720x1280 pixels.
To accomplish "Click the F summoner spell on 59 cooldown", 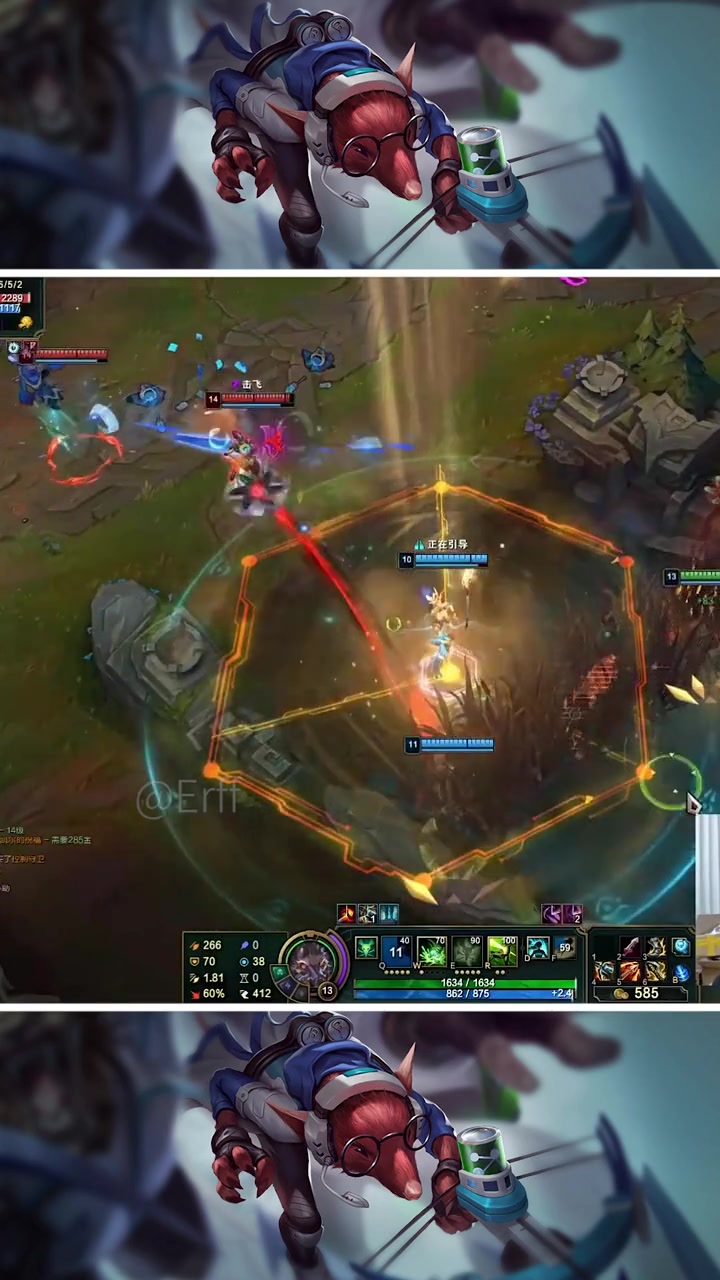I will [x=565, y=948].
